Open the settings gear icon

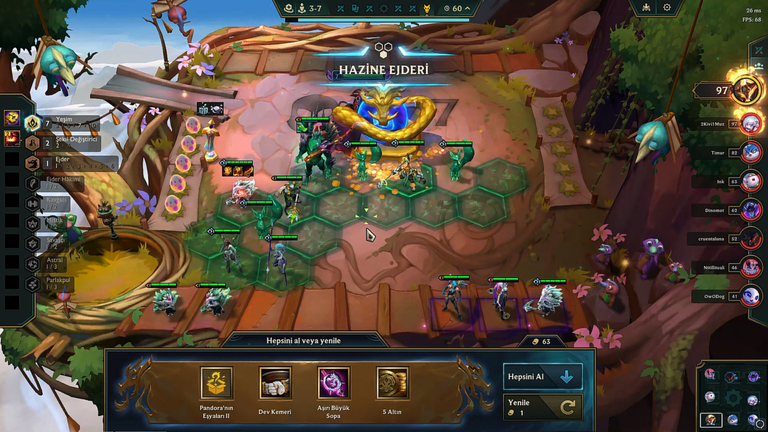pyautogui.click(x=667, y=7)
